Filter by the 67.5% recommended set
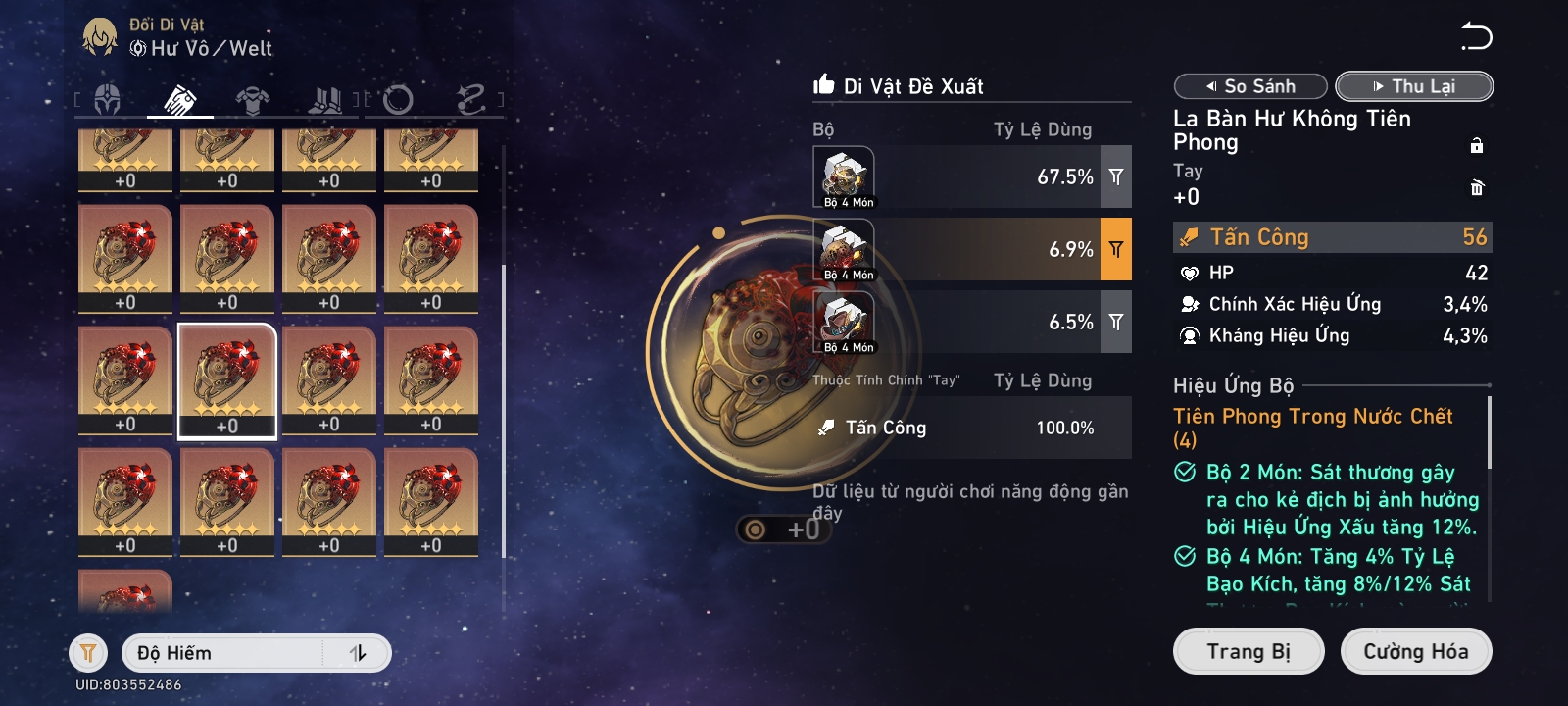The height and width of the screenshot is (706, 1568). pyautogui.click(x=1116, y=176)
